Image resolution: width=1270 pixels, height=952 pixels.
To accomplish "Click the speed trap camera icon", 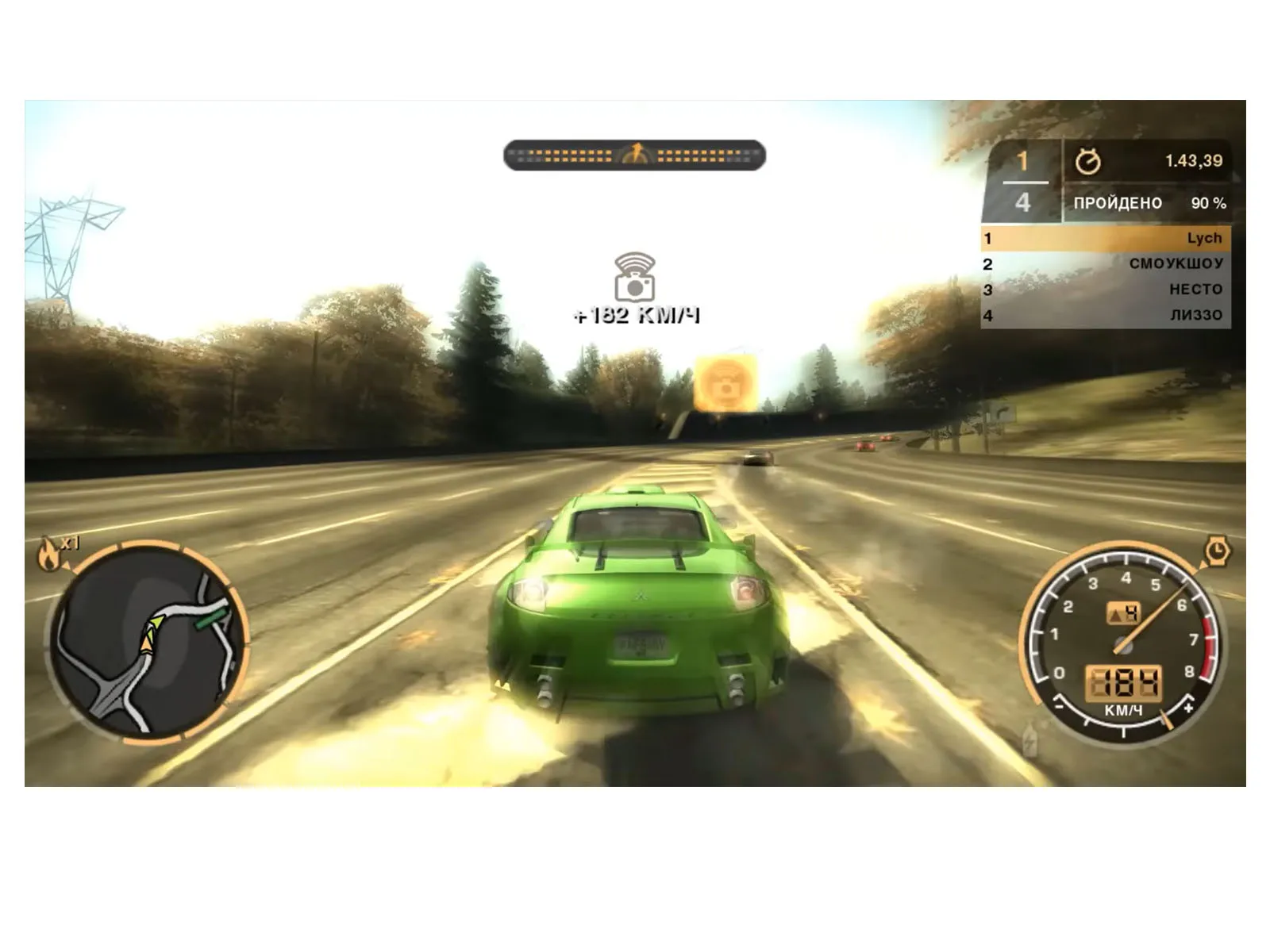I will [635, 278].
